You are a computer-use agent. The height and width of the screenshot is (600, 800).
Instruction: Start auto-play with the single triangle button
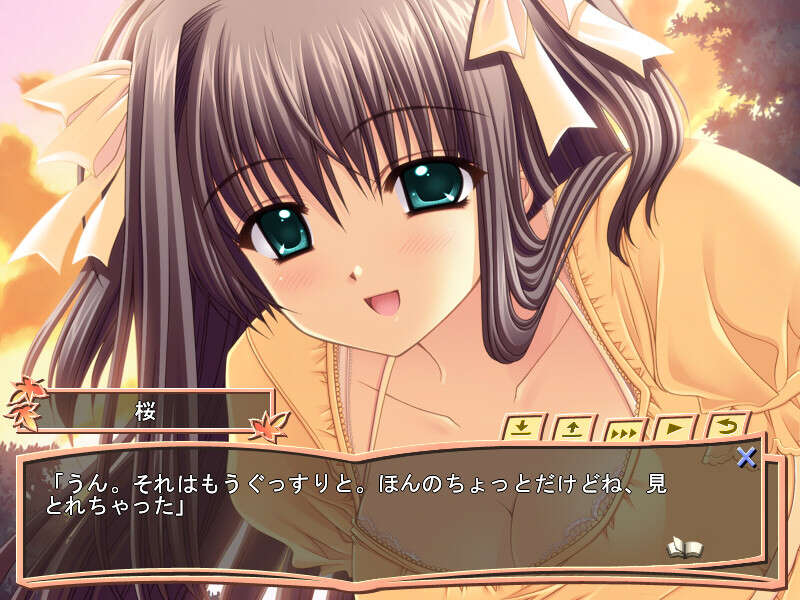pos(676,429)
